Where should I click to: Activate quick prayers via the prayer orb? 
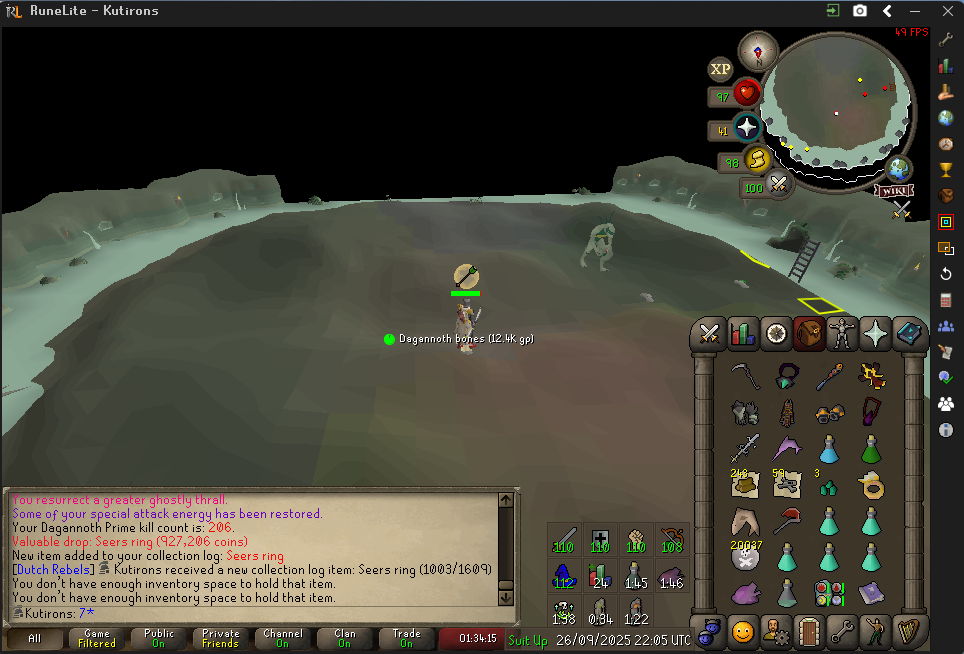[x=746, y=128]
